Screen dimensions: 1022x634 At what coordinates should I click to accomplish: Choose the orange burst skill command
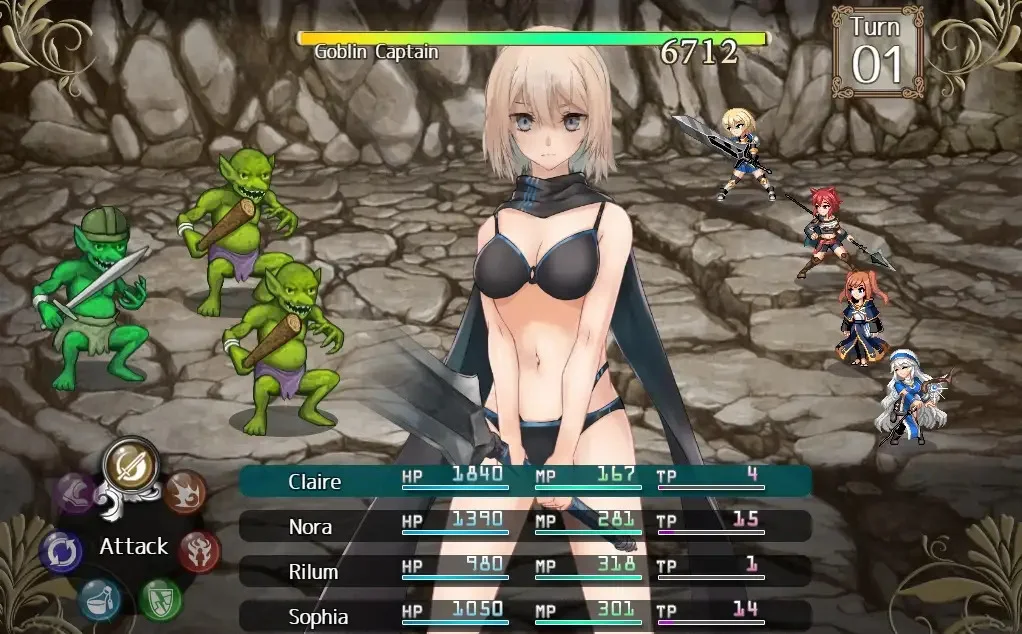pyautogui.click(x=185, y=492)
